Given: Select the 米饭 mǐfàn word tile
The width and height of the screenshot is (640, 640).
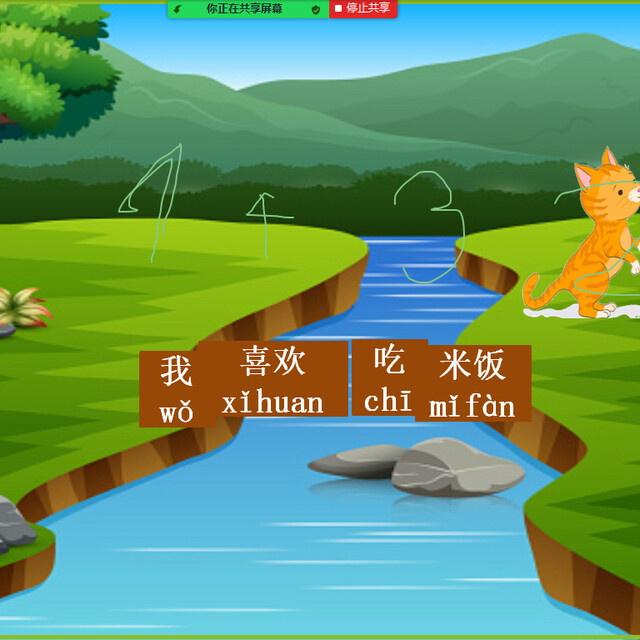Looking at the screenshot, I should coord(473,384).
